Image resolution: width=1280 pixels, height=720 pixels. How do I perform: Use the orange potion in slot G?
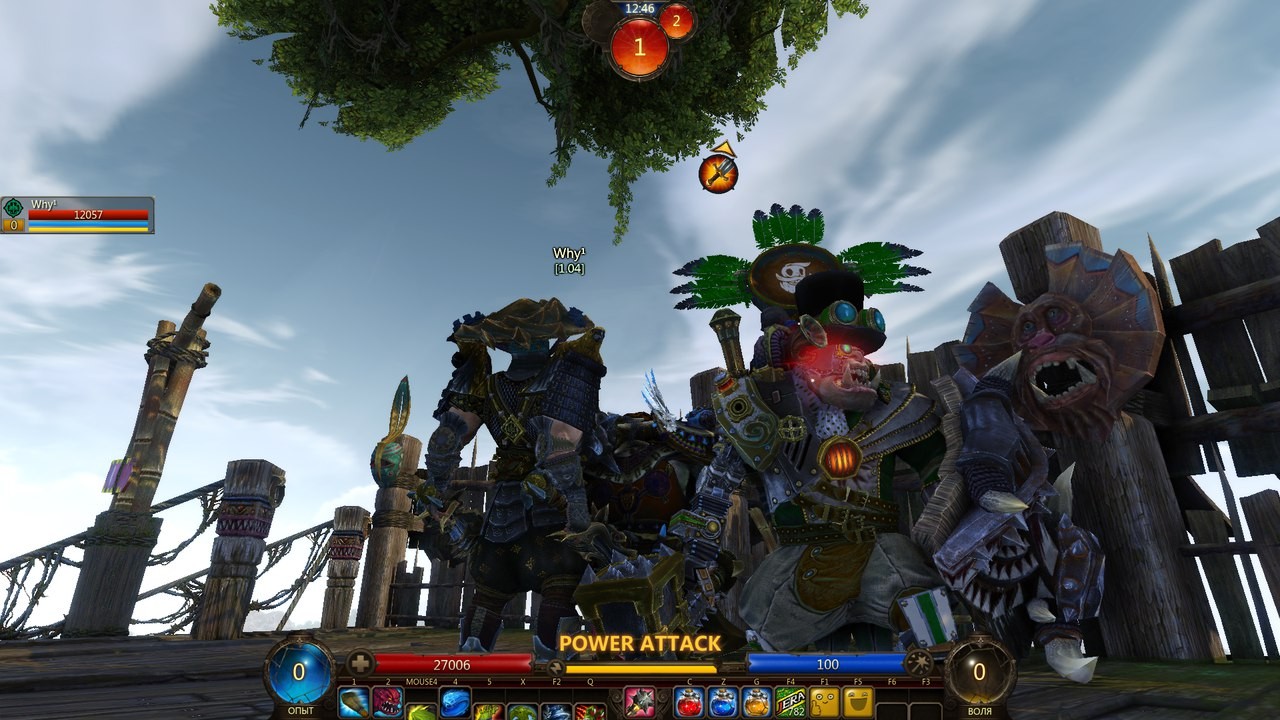pos(757,703)
